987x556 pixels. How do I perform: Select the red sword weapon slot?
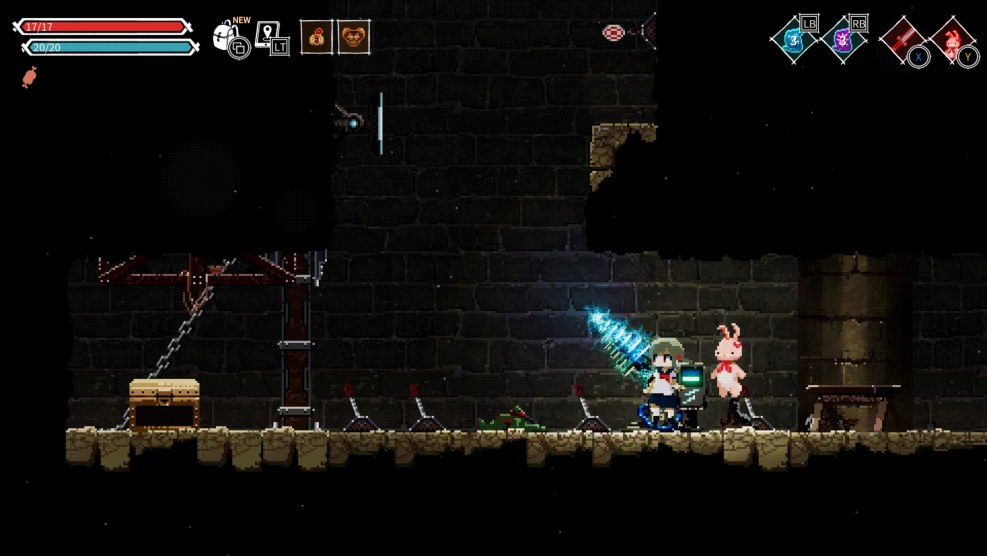[x=901, y=40]
